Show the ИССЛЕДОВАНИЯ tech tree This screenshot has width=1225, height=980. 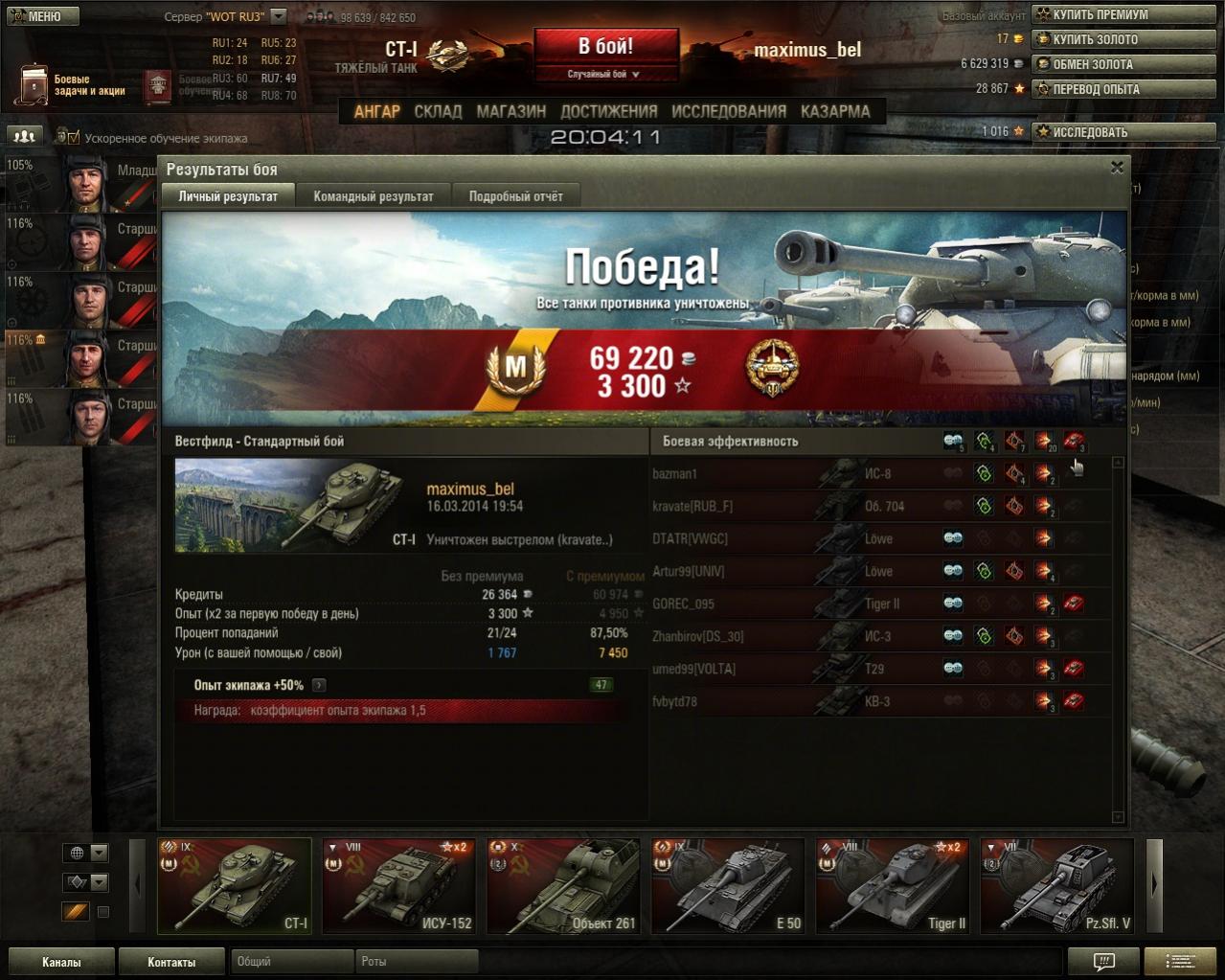tap(729, 111)
